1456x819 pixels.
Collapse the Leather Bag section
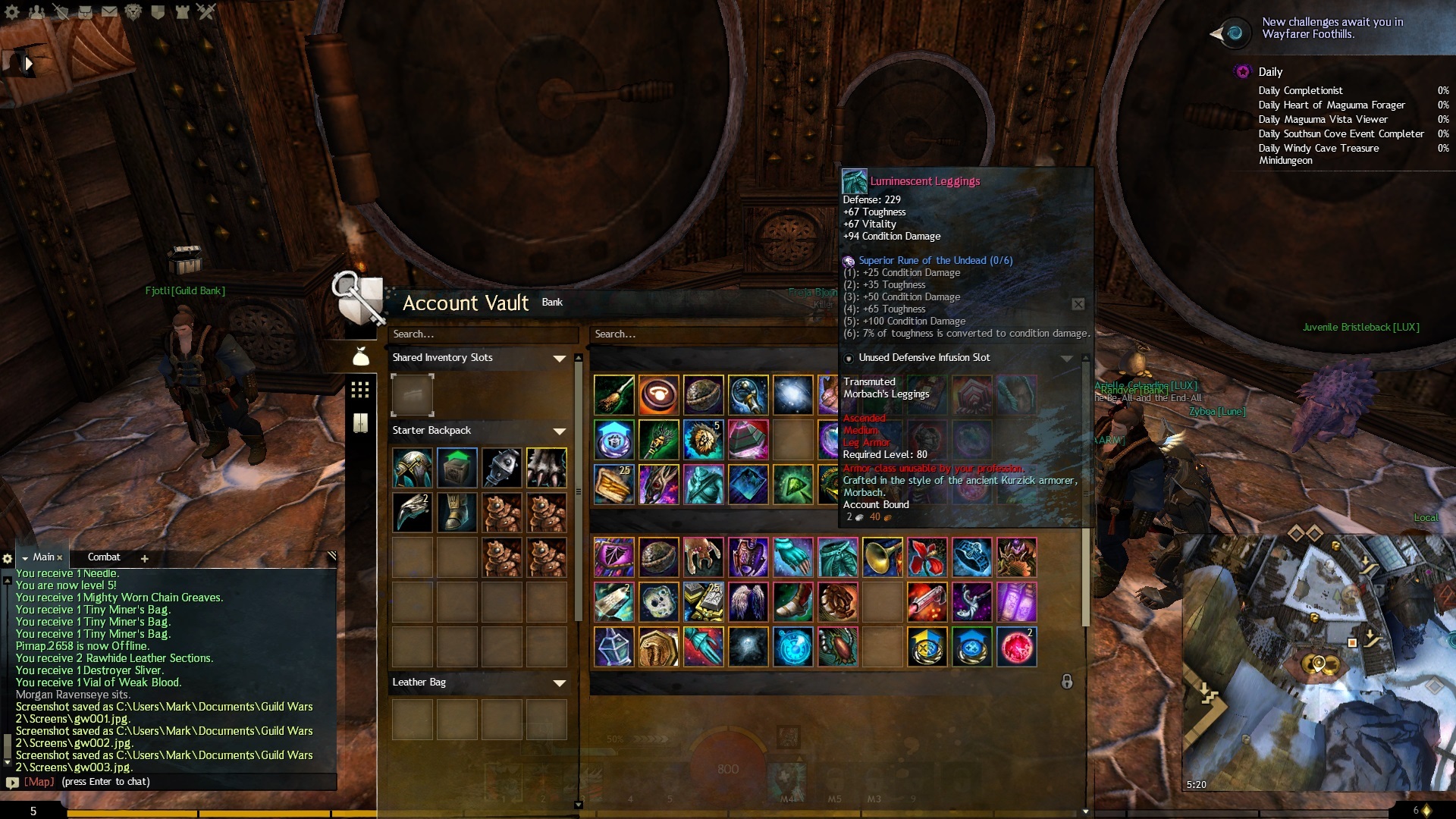click(559, 683)
